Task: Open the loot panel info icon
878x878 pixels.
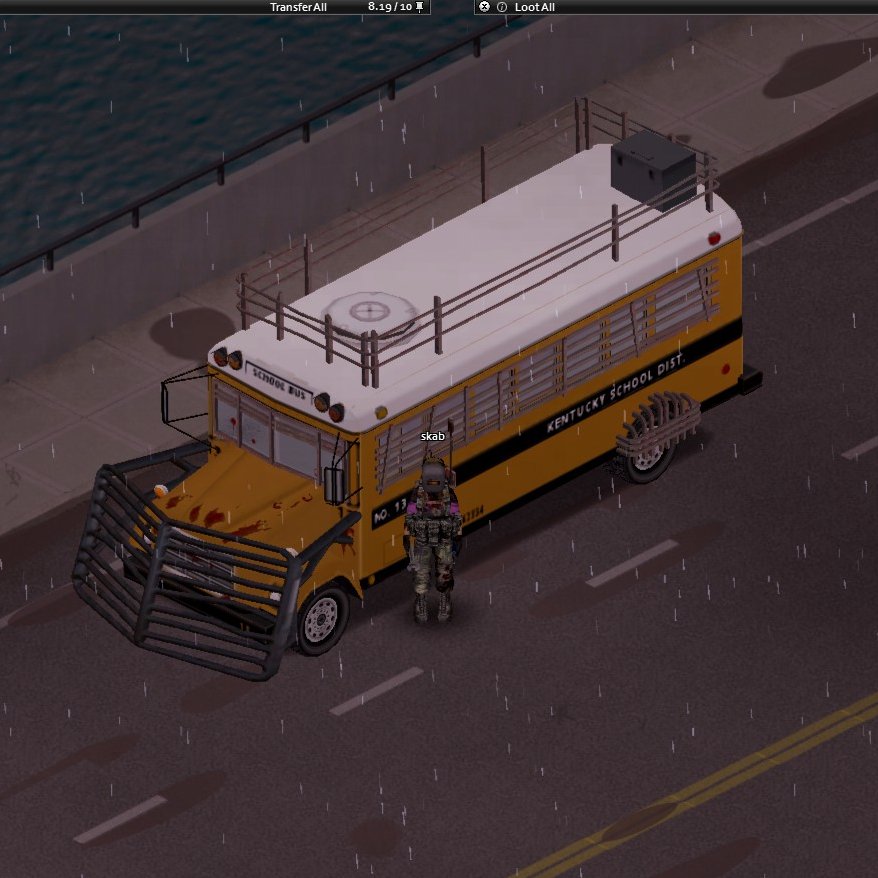Action: coord(501,7)
